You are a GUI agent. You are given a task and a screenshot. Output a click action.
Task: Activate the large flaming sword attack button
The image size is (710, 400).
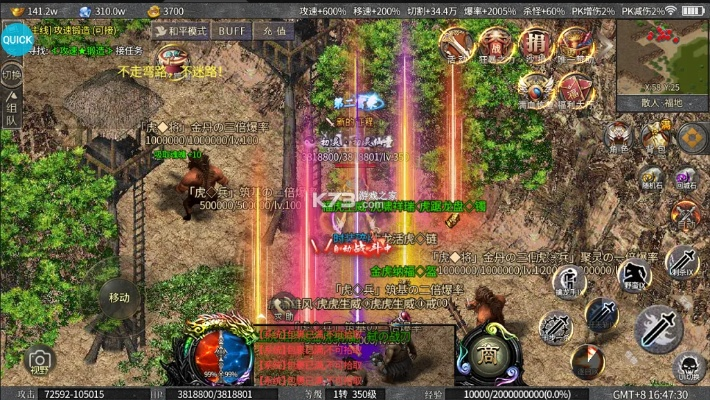[657, 326]
